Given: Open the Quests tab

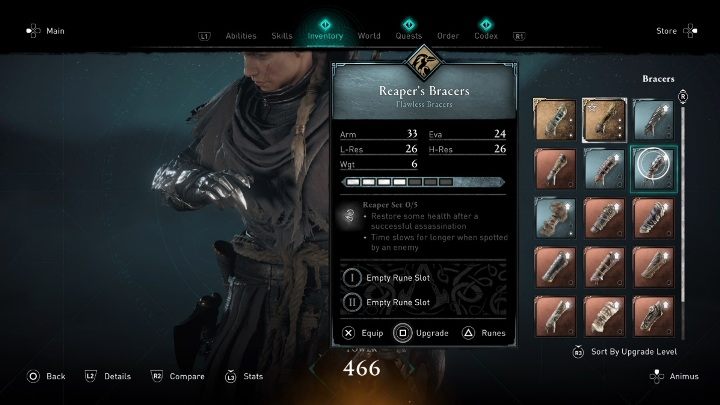Looking at the screenshot, I should pos(408,37).
